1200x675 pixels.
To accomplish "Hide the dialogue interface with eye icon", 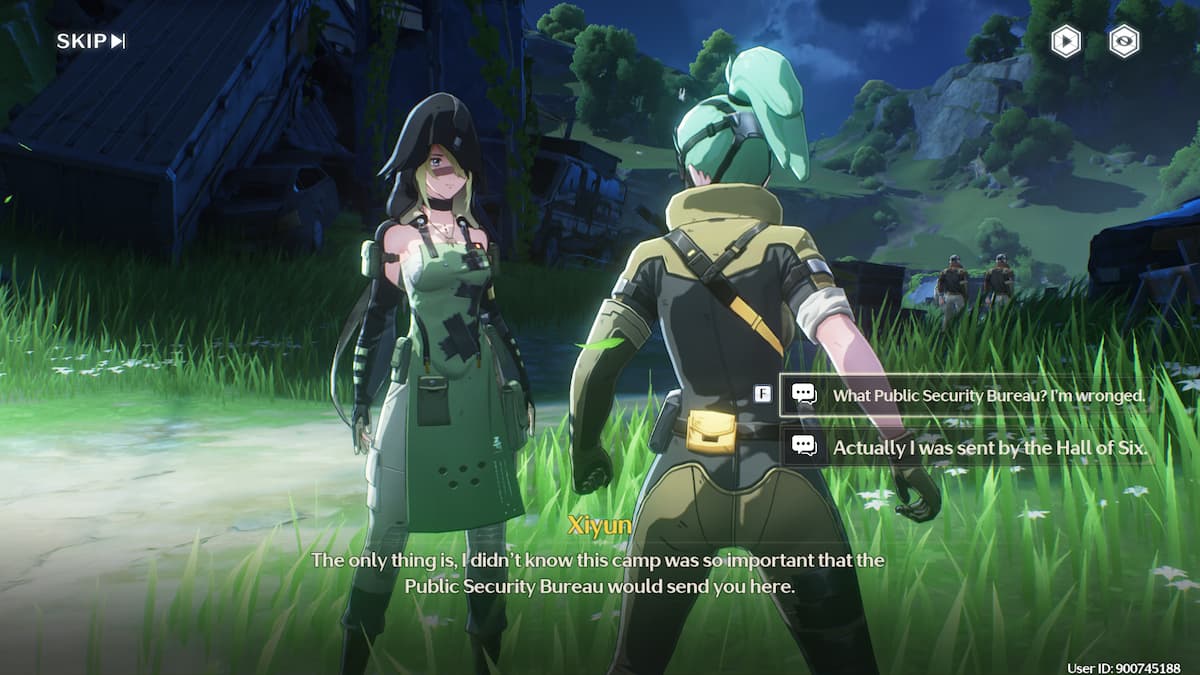I will tap(1125, 41).
